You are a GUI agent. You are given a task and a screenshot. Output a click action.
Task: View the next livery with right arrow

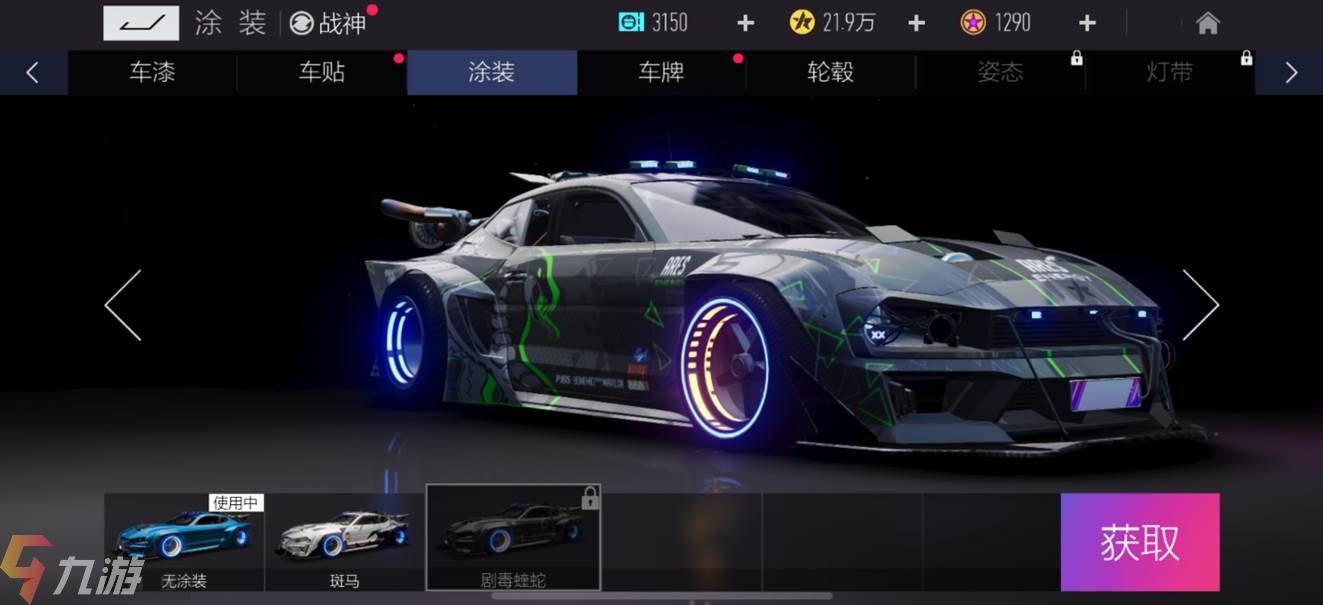coord(1200,305)
